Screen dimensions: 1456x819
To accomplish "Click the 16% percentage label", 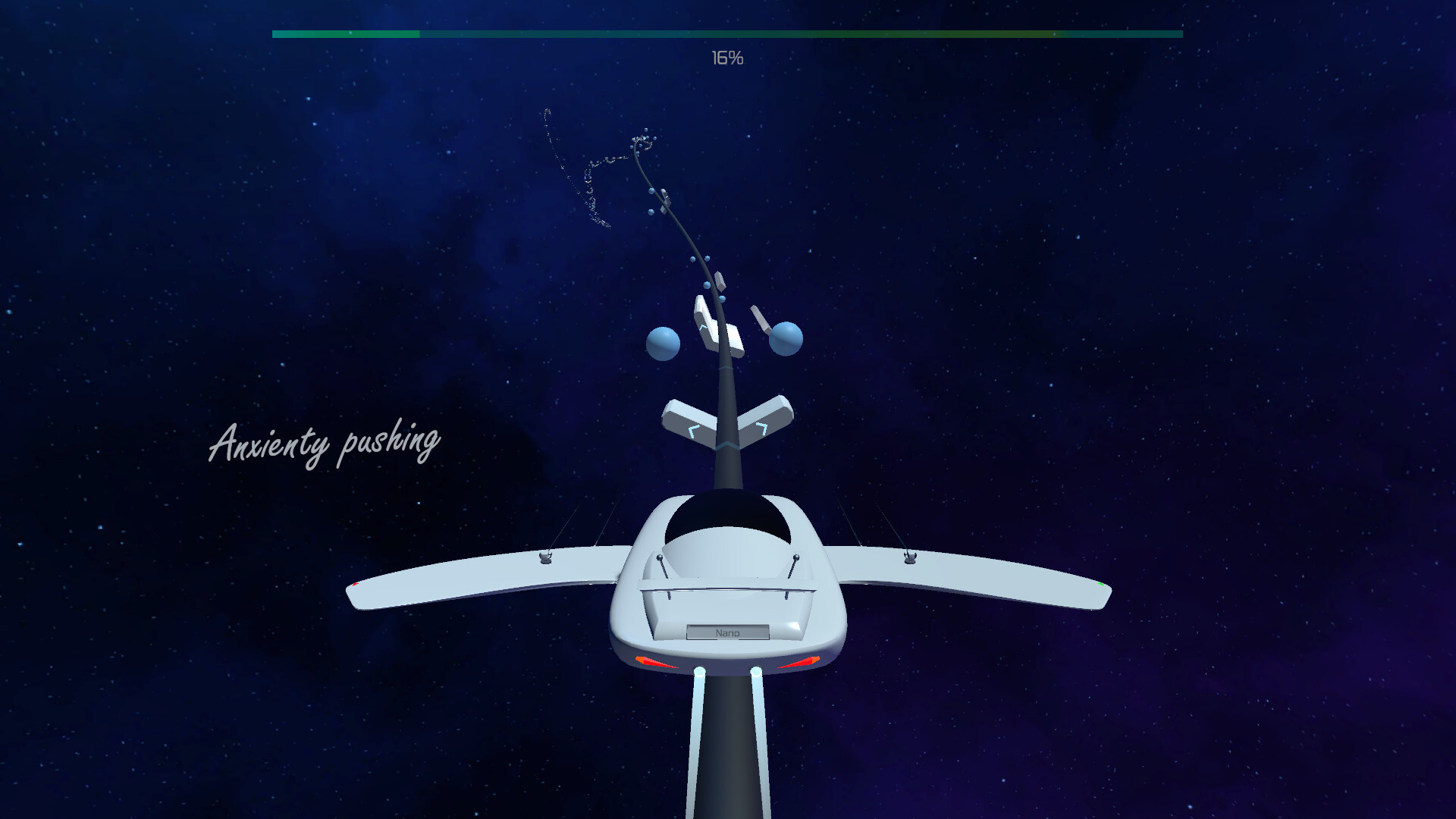I will [726, 57].
